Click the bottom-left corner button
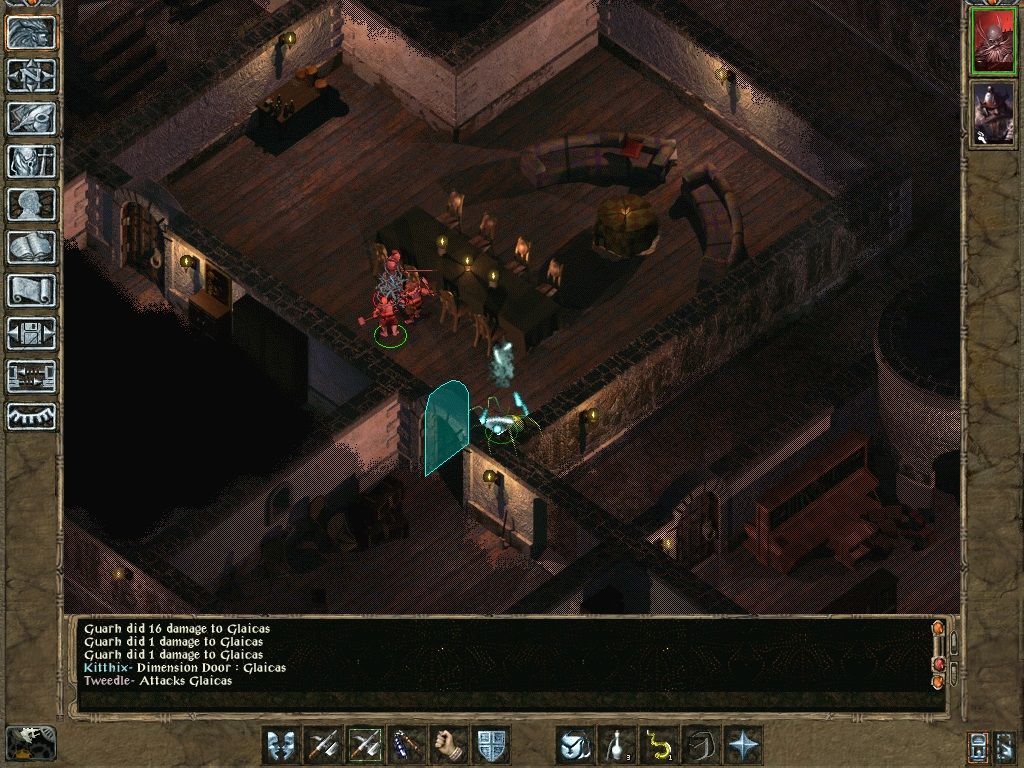The width and height of the screenshot is (1024, 768). [x=30, y=742]
